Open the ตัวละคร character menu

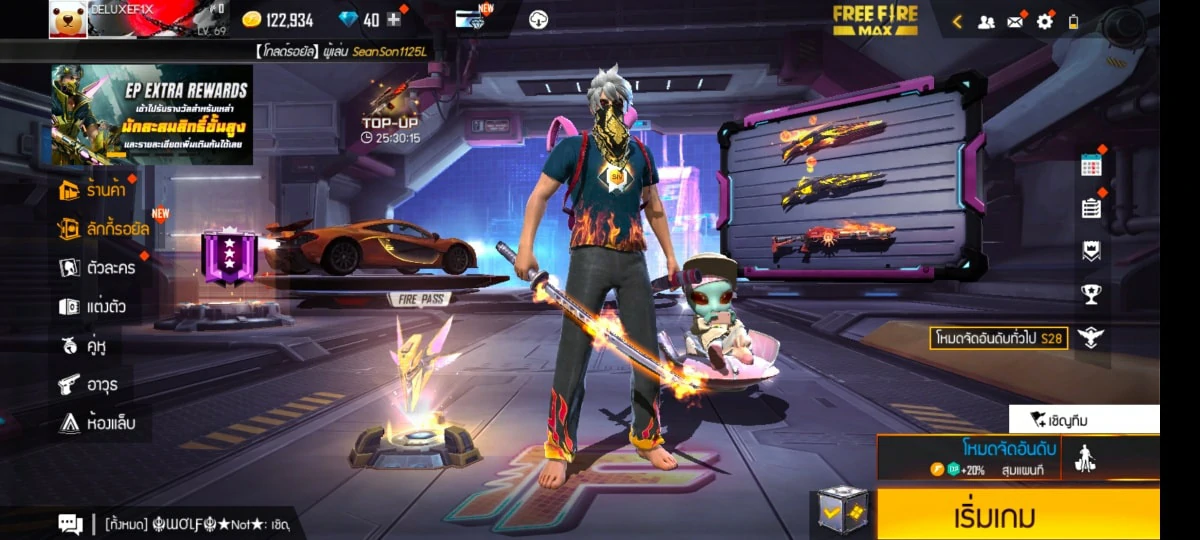97,267
